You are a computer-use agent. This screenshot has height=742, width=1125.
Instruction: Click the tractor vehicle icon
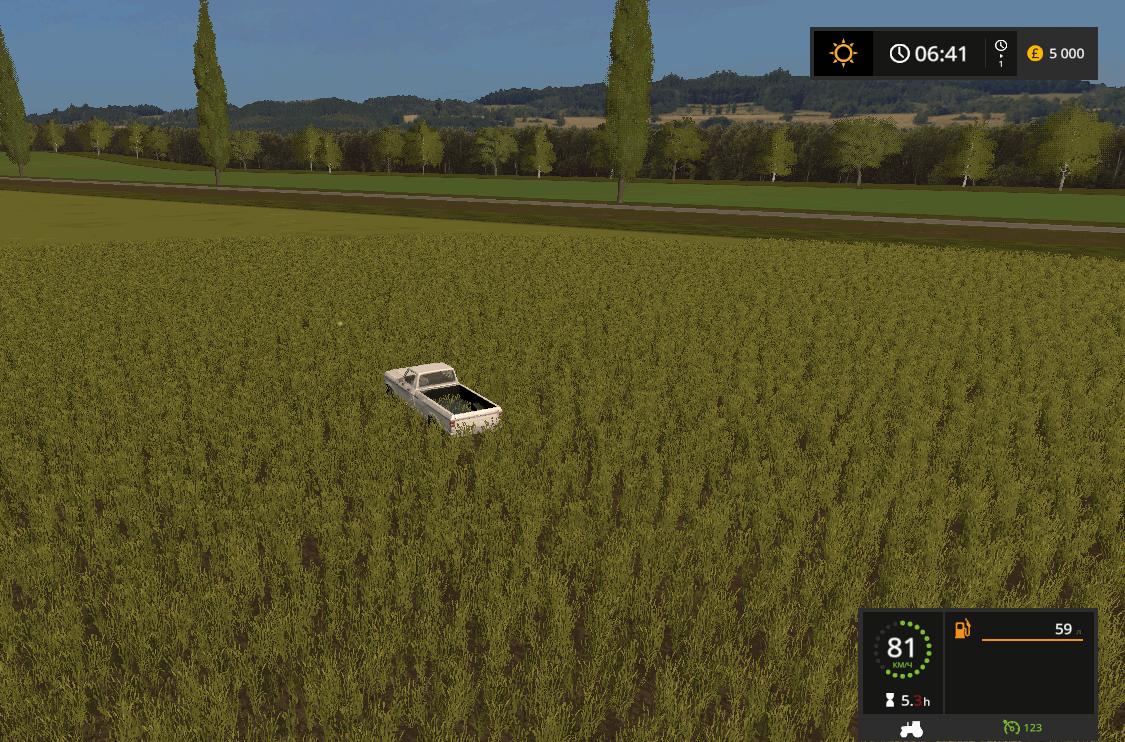[x=911, y=729]
